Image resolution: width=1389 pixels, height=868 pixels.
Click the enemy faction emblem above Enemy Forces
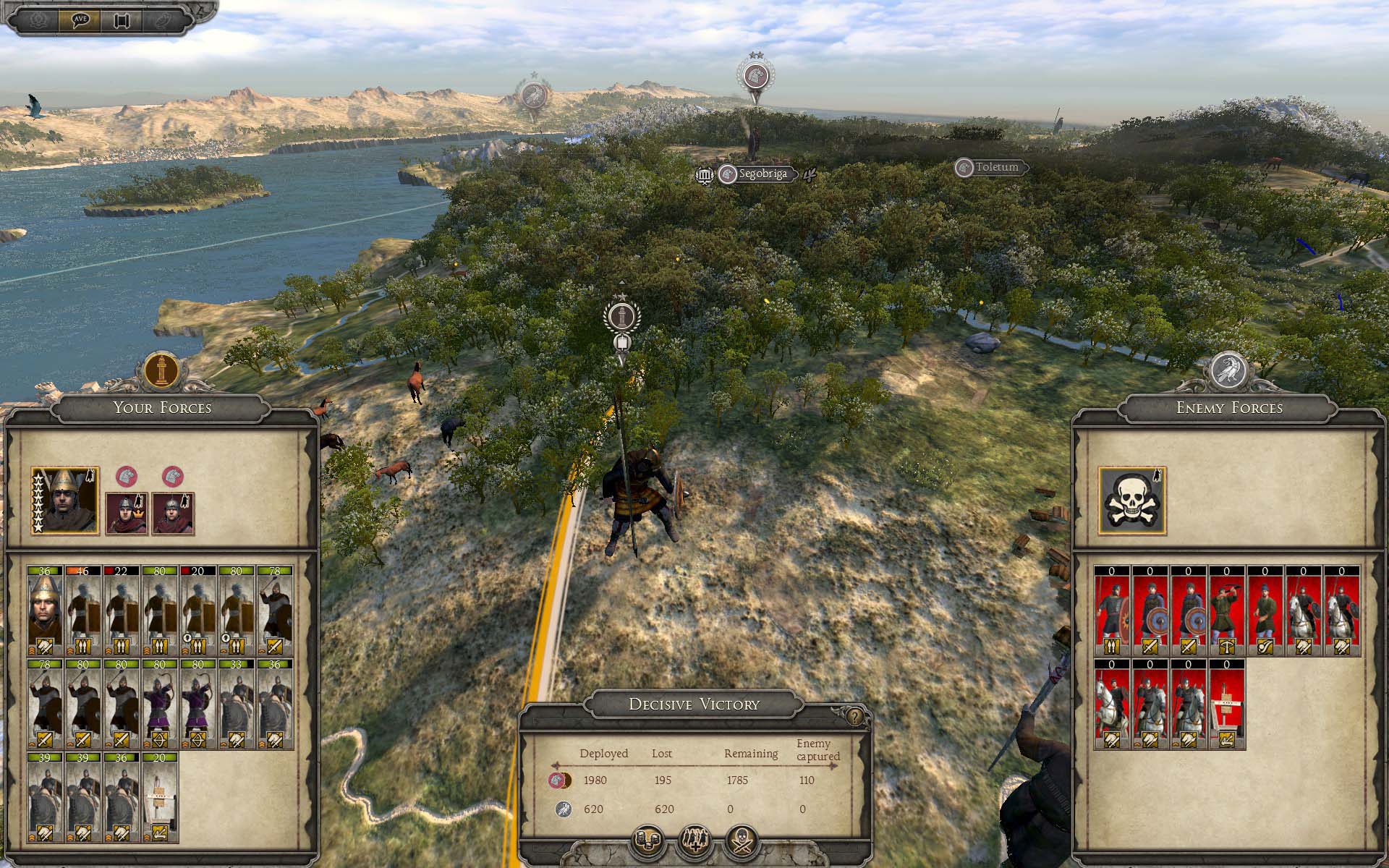pyautogui.click(x=1228, y=370)
